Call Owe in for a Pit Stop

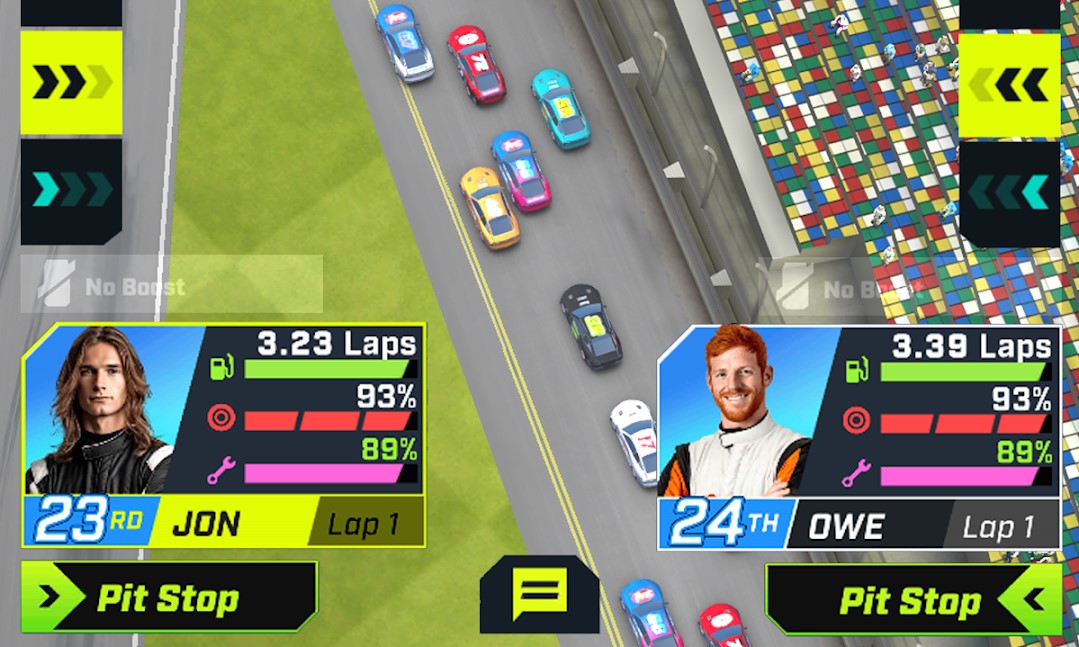click(911, 600)
